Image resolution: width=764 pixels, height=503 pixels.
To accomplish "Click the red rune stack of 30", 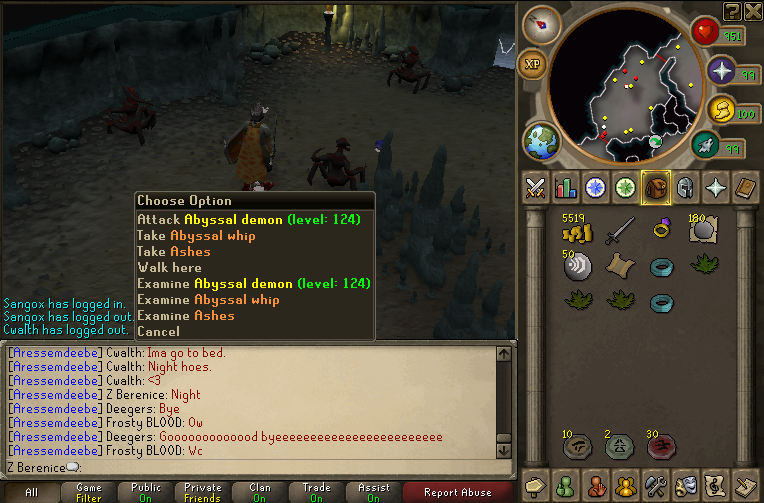I will tap(661, 446).
